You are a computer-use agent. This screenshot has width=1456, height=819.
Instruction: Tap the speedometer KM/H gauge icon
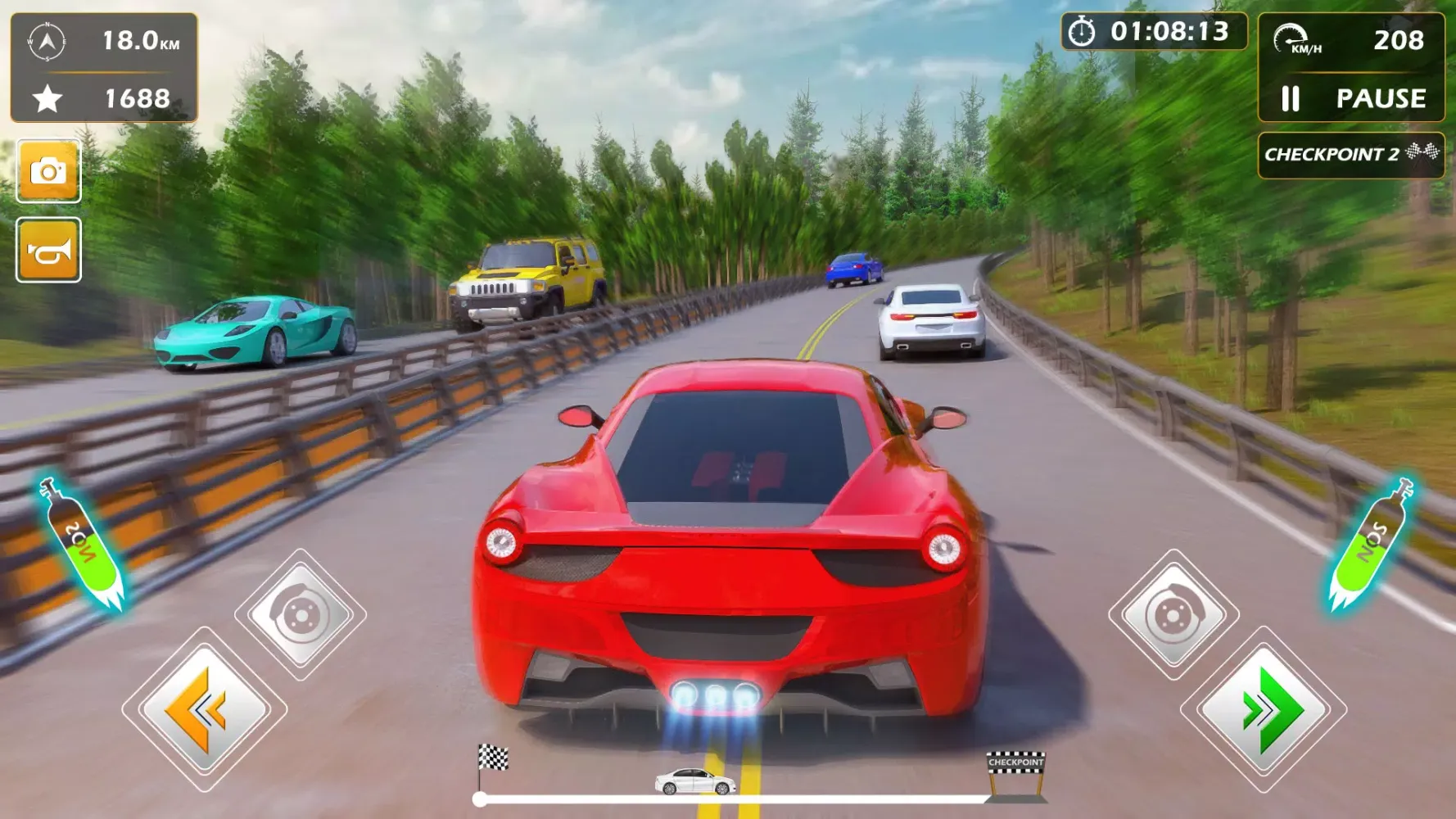[x=1292, y=37]
